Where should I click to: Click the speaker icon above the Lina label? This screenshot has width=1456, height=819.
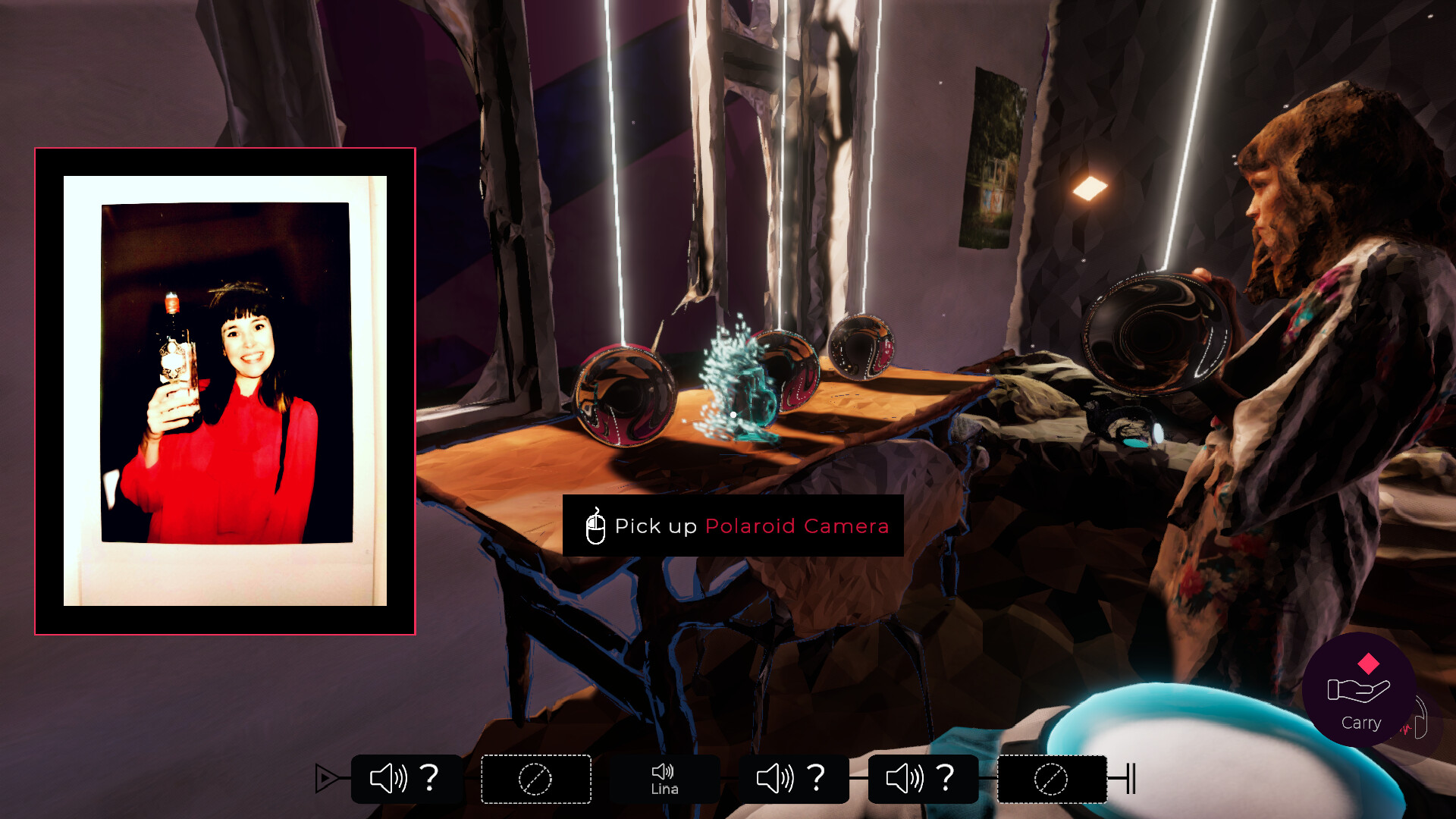click(664, 772)
